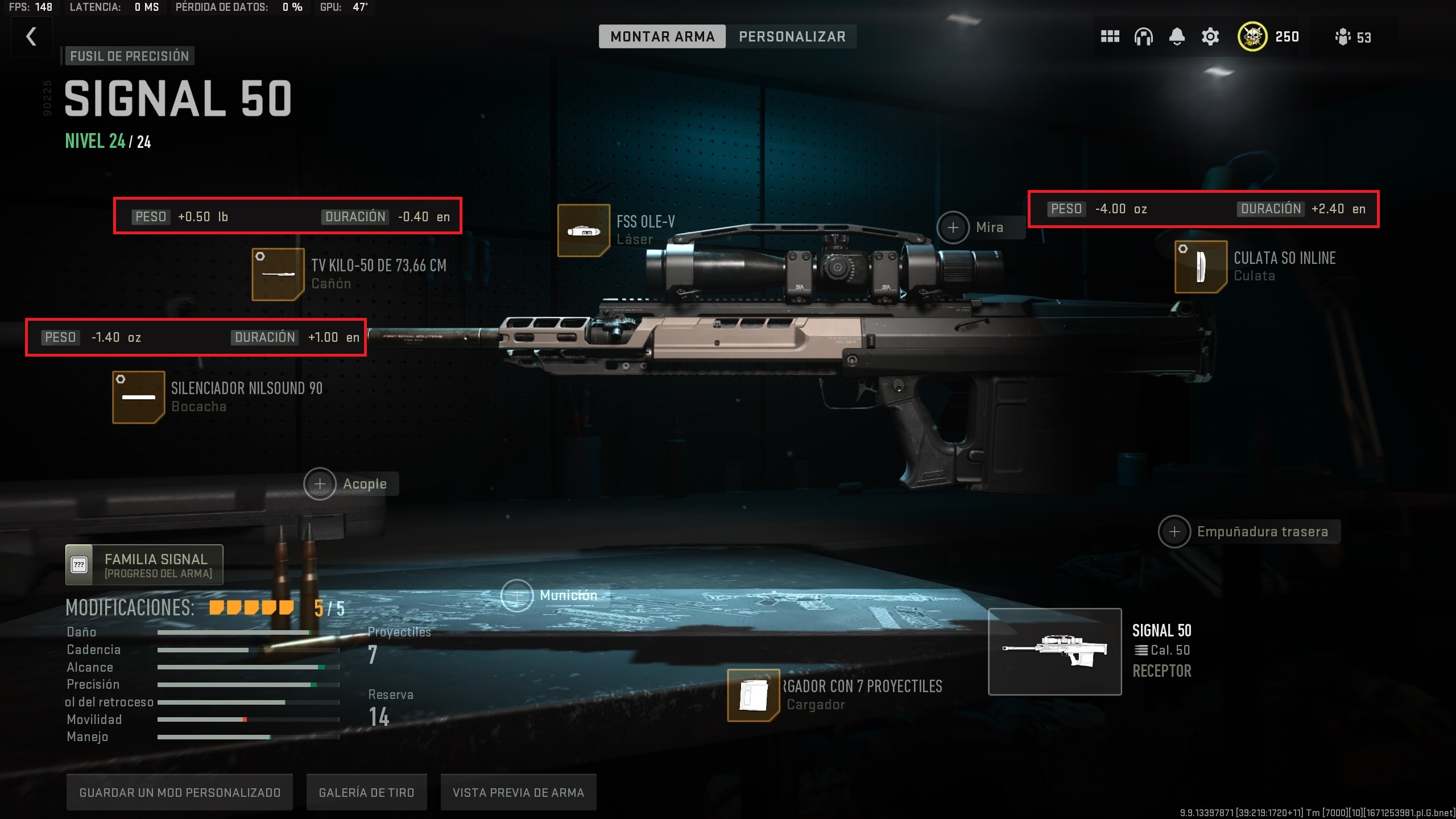
Task: Check notifications via the bell icon
Action: click(1177, 36)
